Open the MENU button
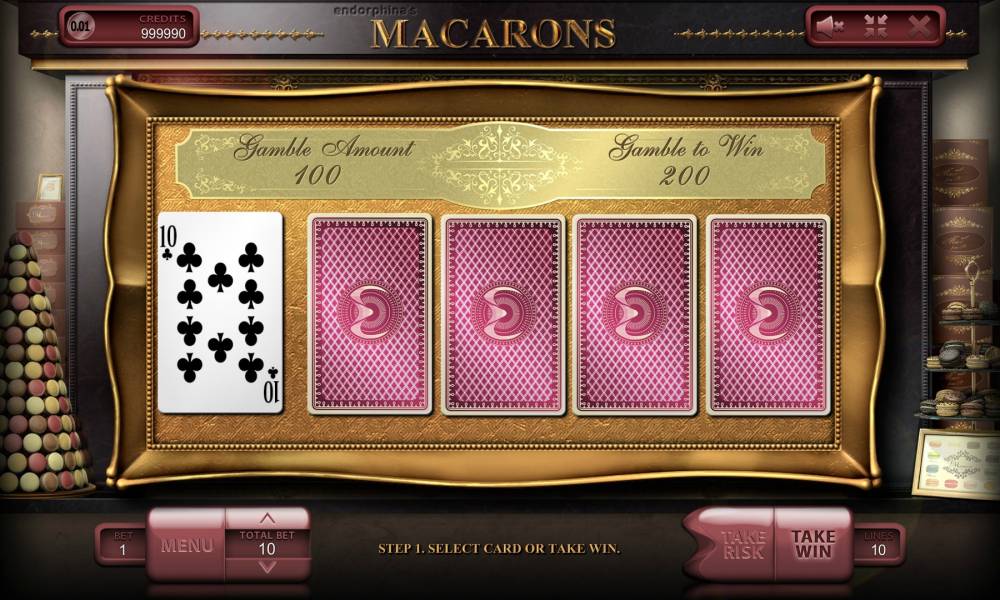This screenshot has height=600, width=1000. click(x=187, y=545)
